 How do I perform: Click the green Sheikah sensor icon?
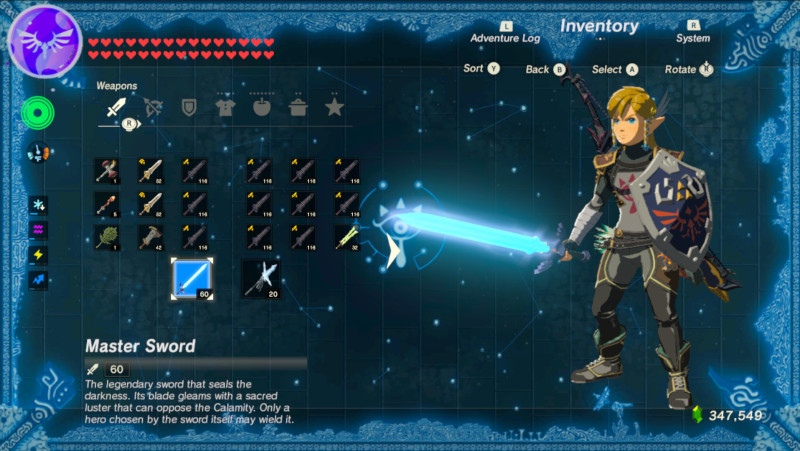38,114
